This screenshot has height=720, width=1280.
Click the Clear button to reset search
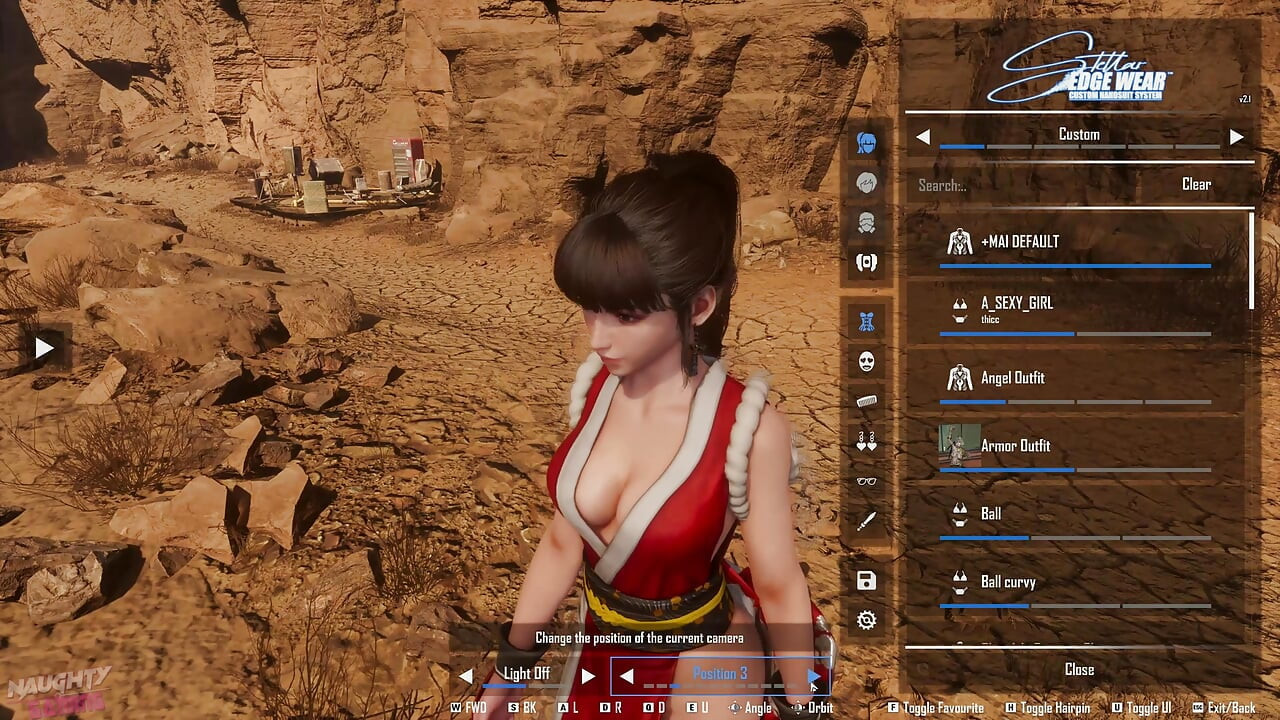[1198, 184]
